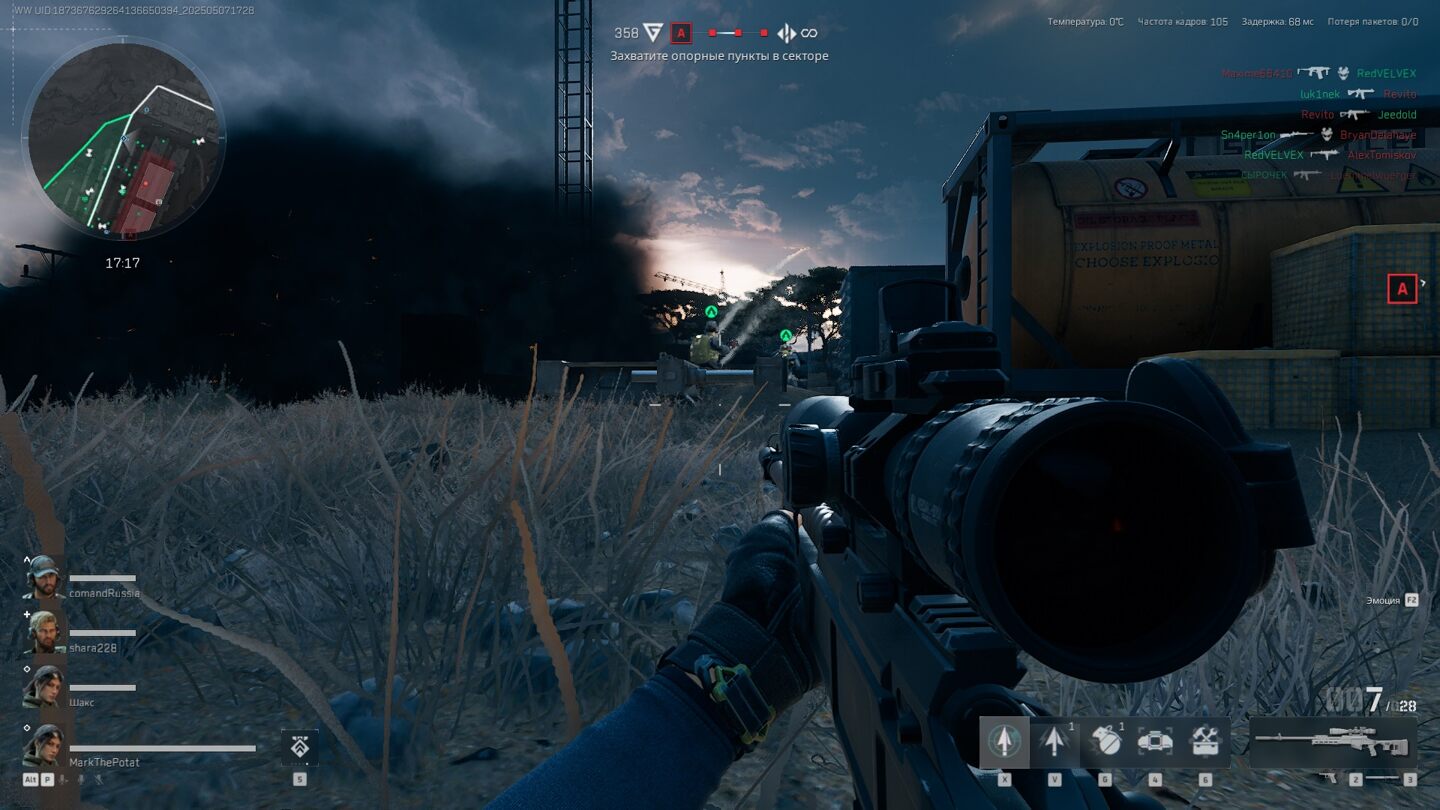The image size is (1440, 810).
Task: Activate the arrow ability with count 1
Action: click(1054, 741)
